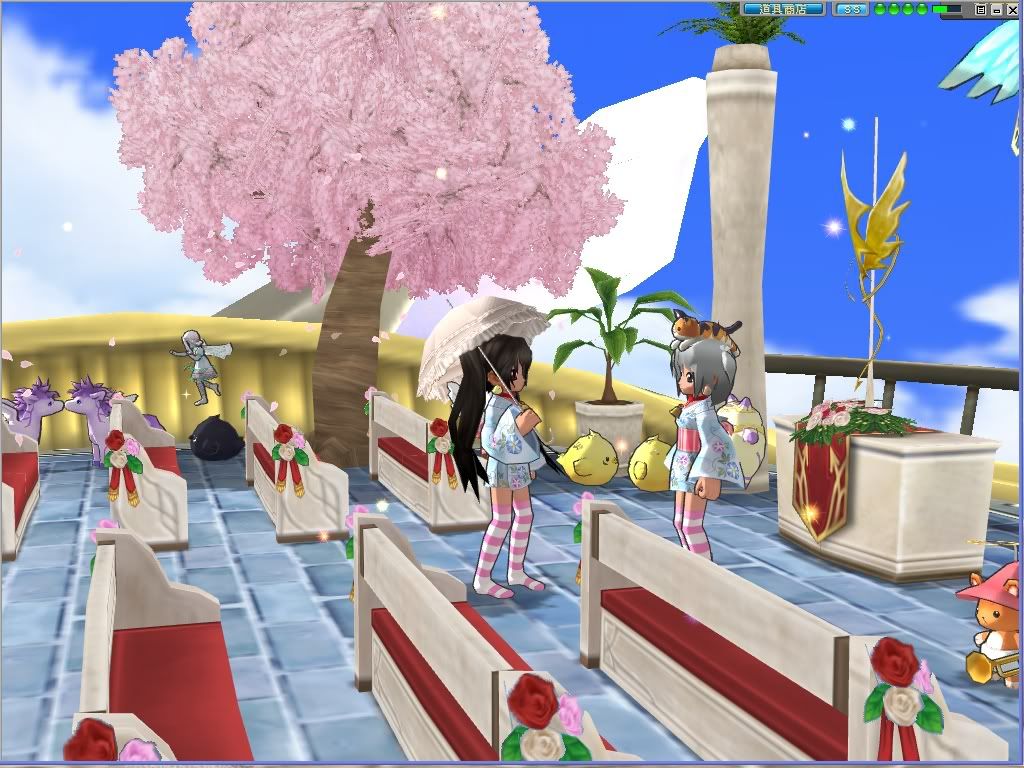Open the window menu list icon
The height and width of the screenshot is (768, 1024).
(x=981, y=9)
